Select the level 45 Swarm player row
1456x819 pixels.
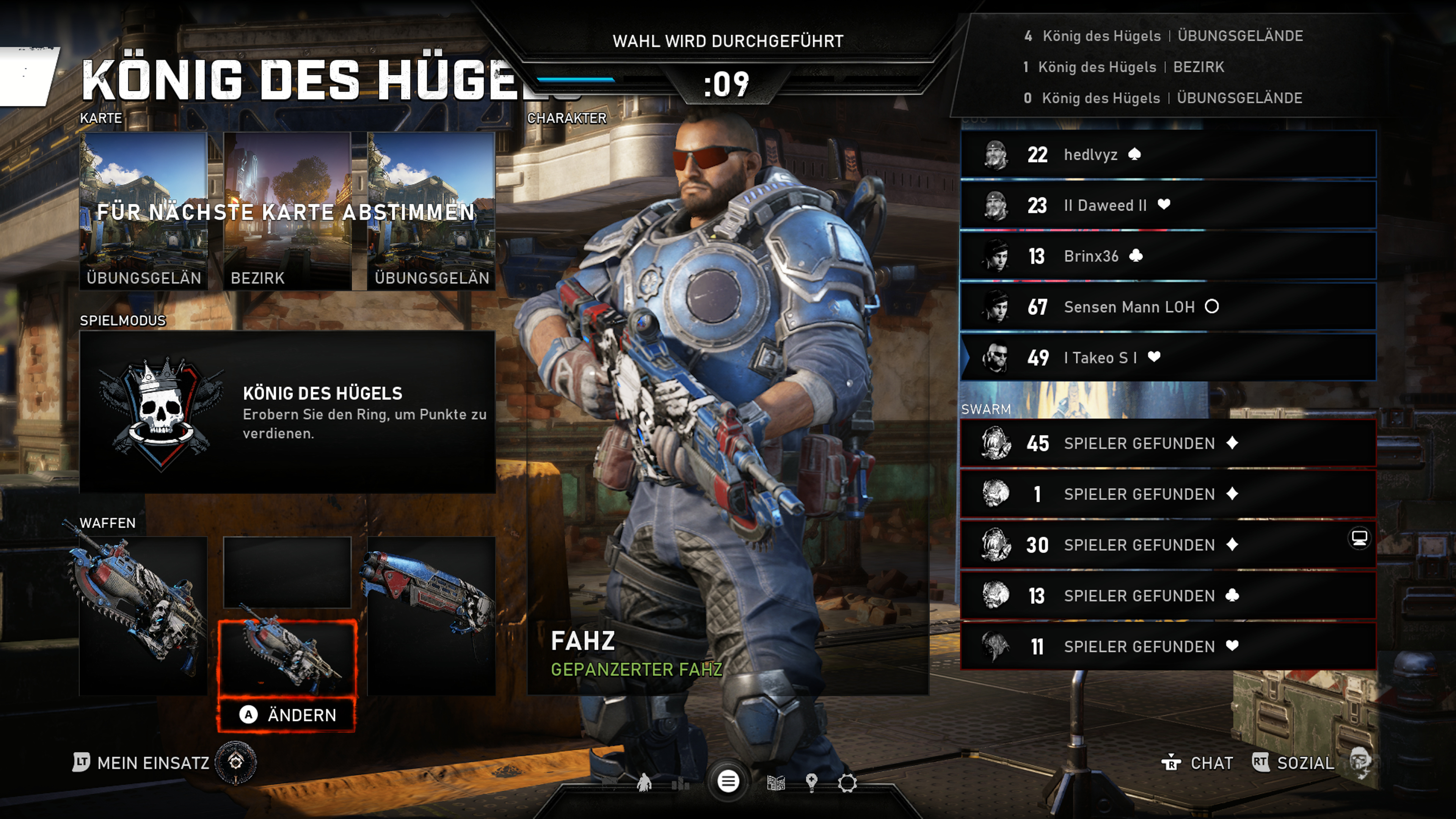coord(1168,444)
